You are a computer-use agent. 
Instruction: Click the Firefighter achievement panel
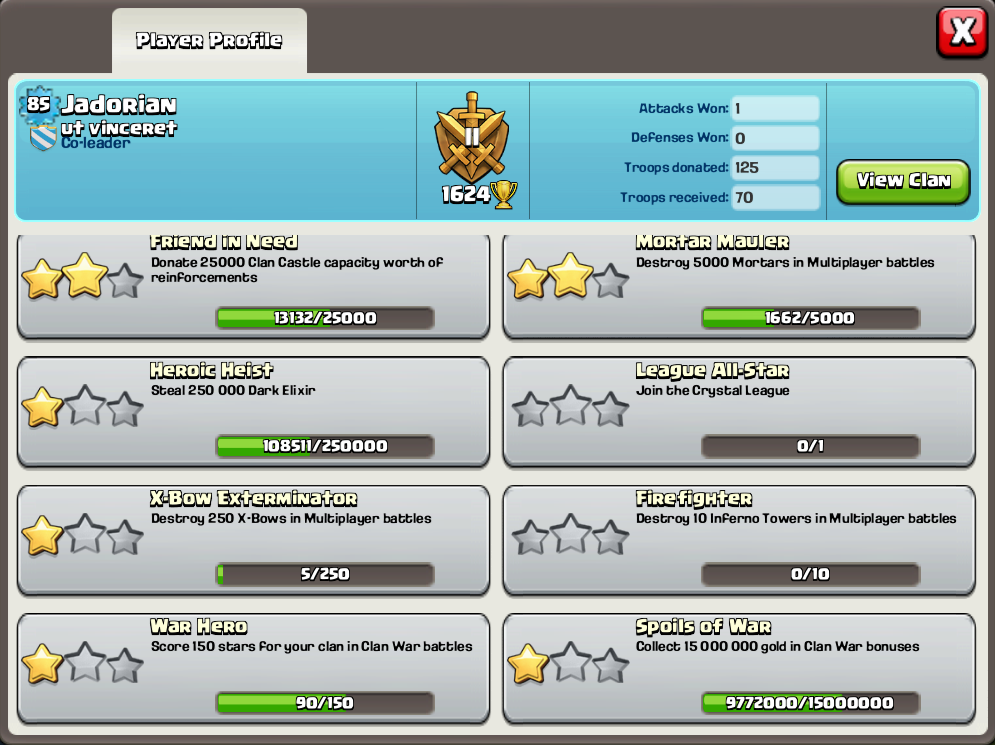[x=738, y=539]
